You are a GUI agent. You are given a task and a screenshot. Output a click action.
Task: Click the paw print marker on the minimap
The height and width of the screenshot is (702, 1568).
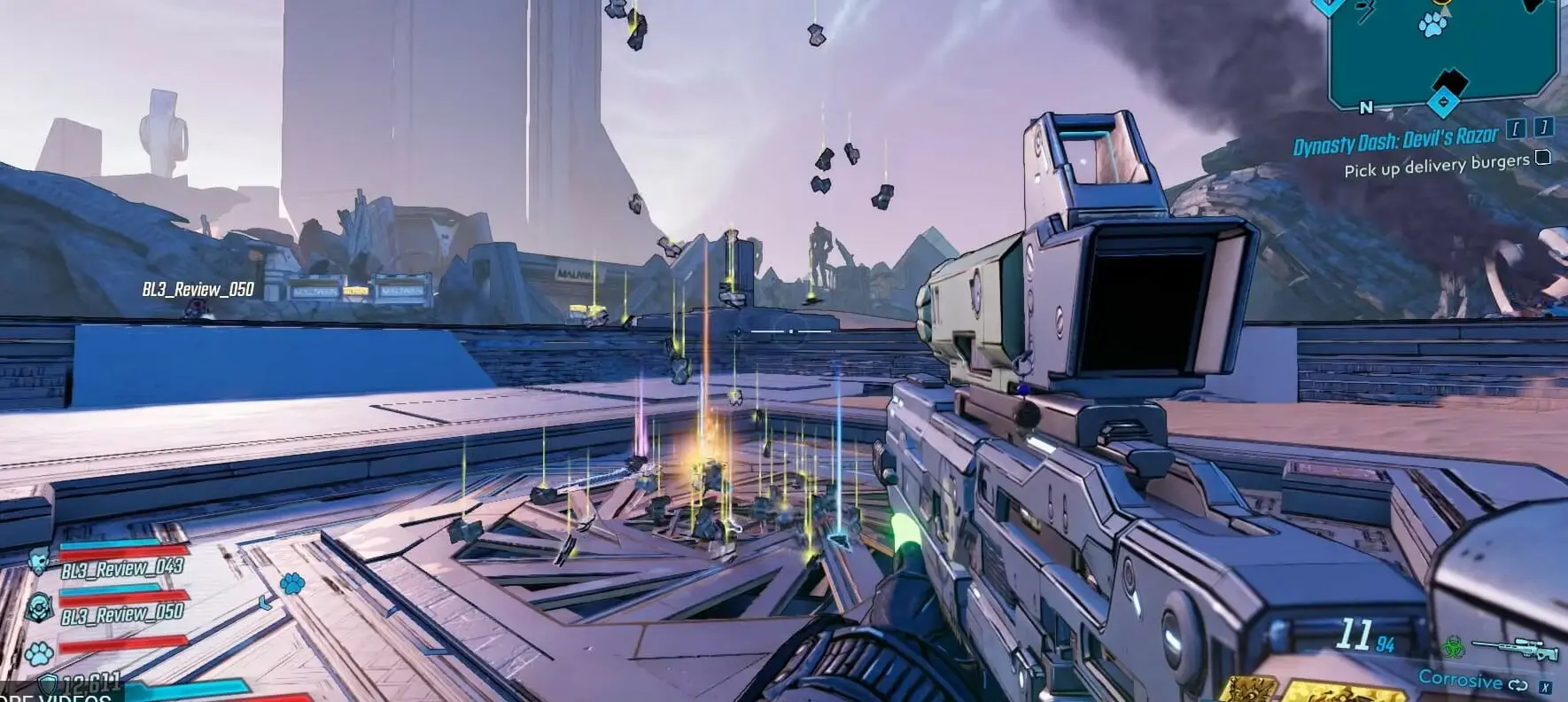click(x=1432, y=26)
